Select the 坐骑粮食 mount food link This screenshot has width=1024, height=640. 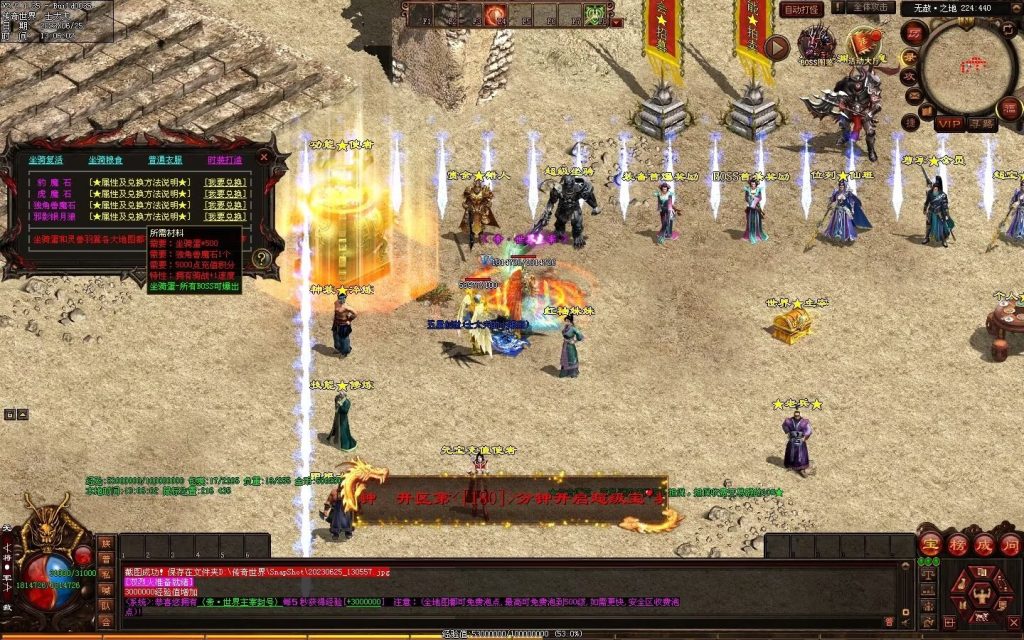(105, 159)
